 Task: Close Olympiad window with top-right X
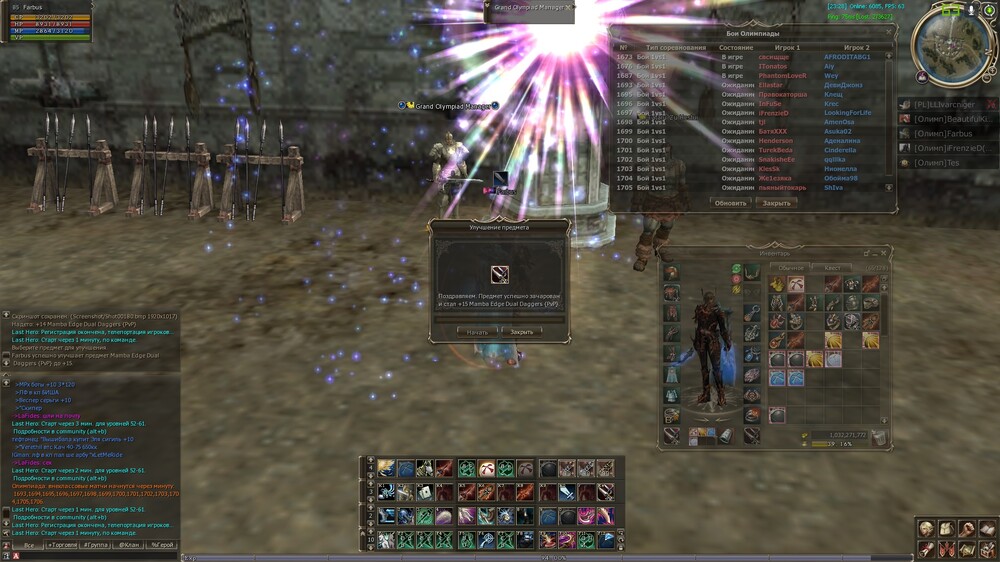[x=889, y=33]
